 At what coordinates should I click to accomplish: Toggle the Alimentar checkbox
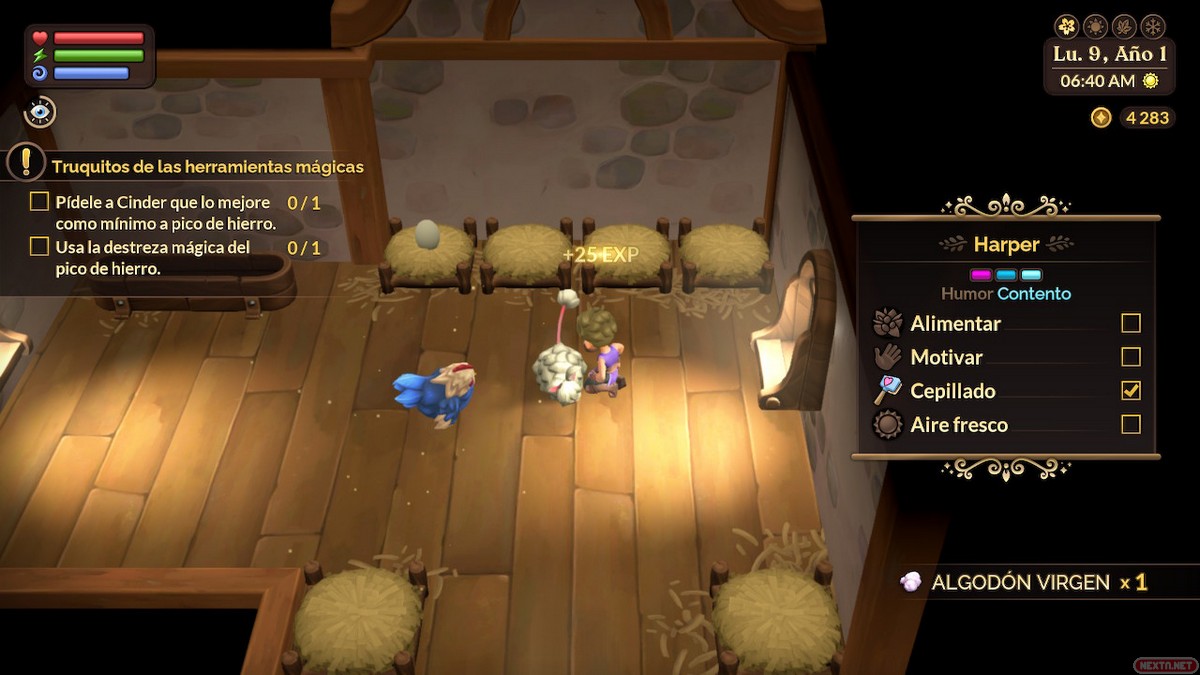pos(1130,323)
